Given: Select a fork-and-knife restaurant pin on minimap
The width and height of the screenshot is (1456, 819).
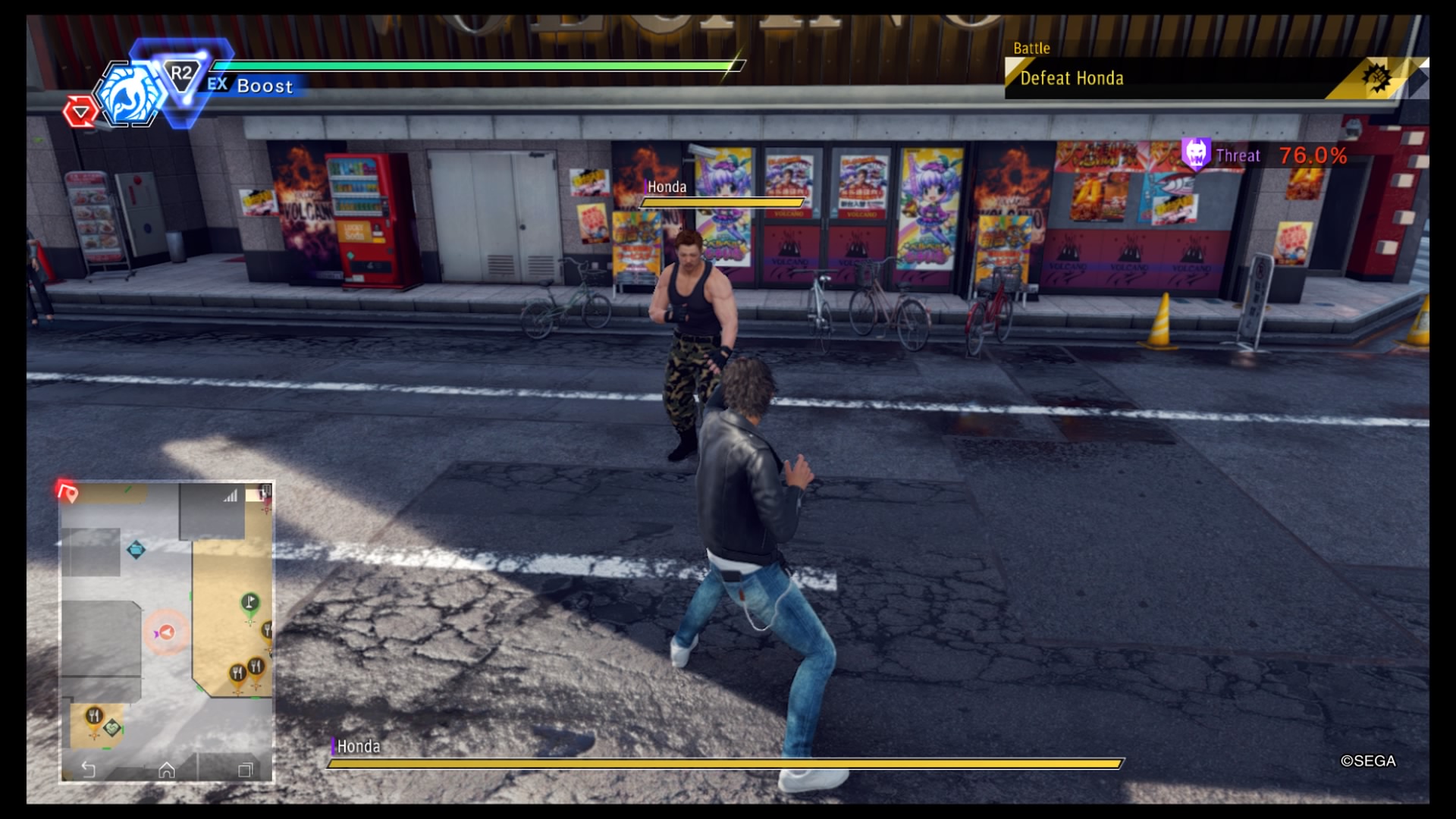Looking at the screenshot, I should (x=239, y=670).
